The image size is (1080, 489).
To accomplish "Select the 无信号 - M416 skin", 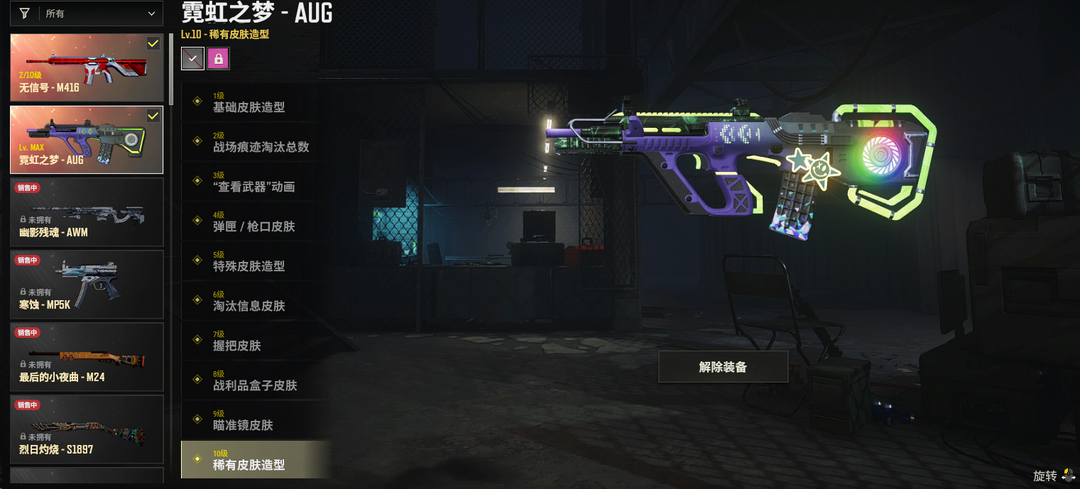I will [87, 67].
